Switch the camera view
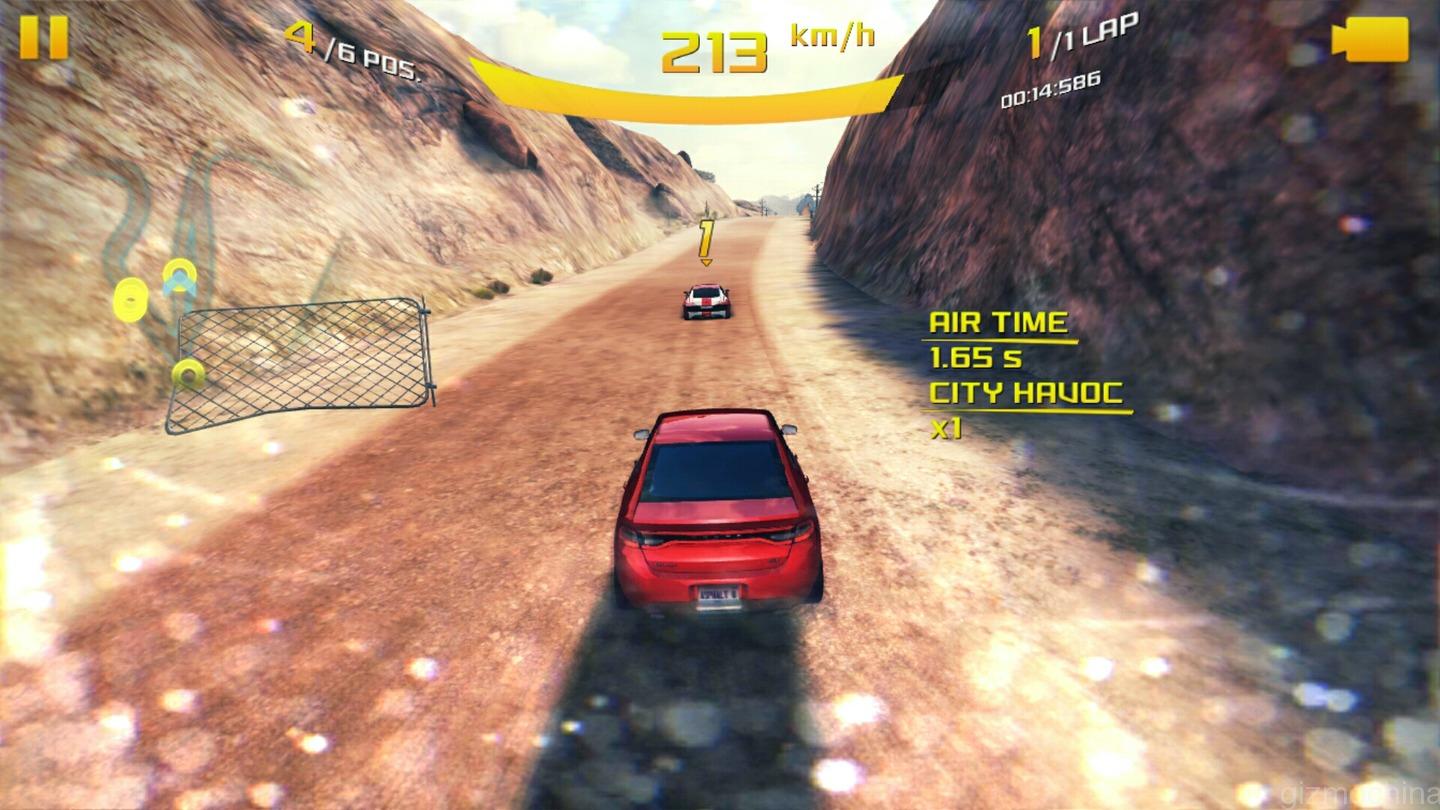Screen dimensions: 1440x810 (x=1371, y=39)
